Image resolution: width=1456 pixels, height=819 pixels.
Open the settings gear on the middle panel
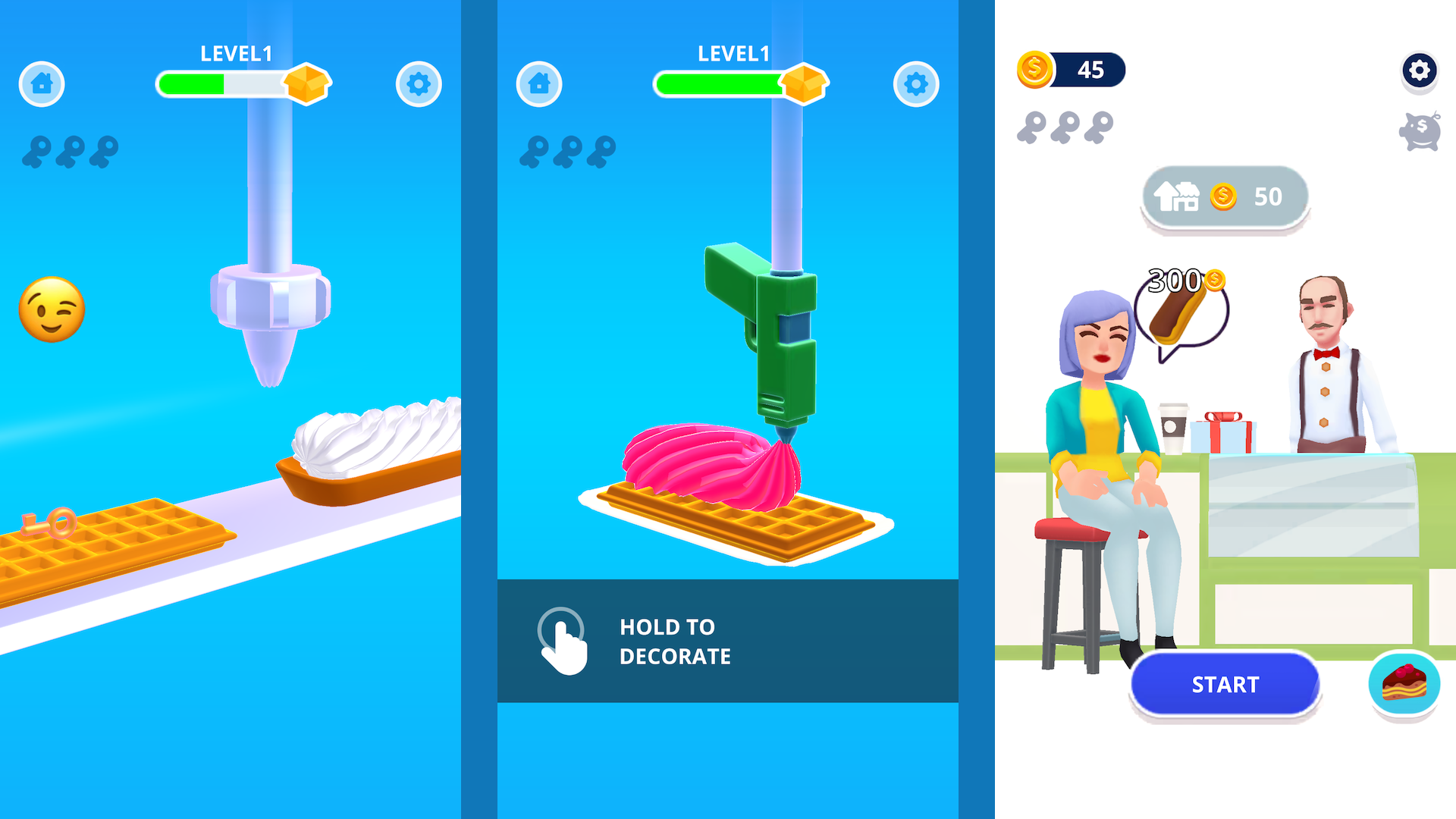coord(915,84)
